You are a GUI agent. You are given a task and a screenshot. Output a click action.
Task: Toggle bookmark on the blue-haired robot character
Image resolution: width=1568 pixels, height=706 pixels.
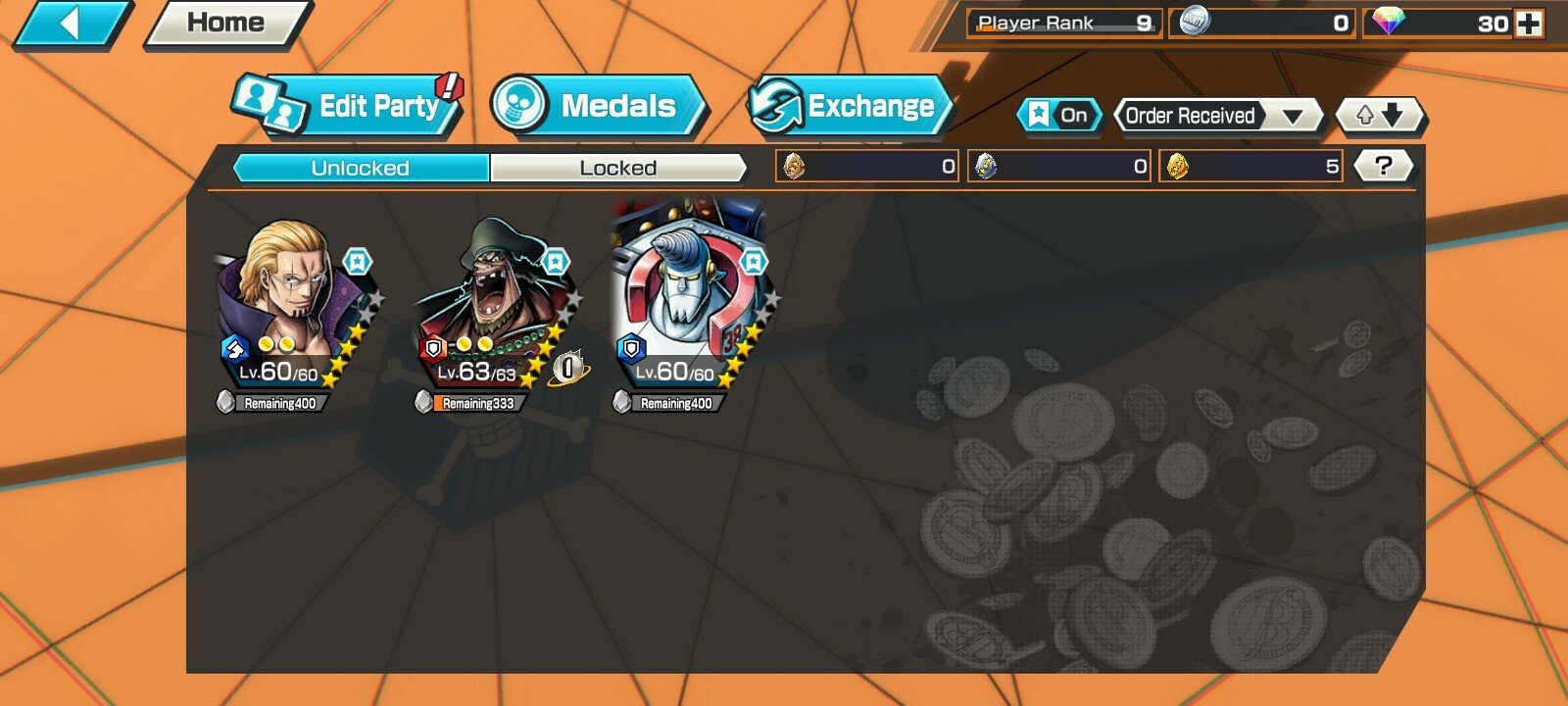753,262
